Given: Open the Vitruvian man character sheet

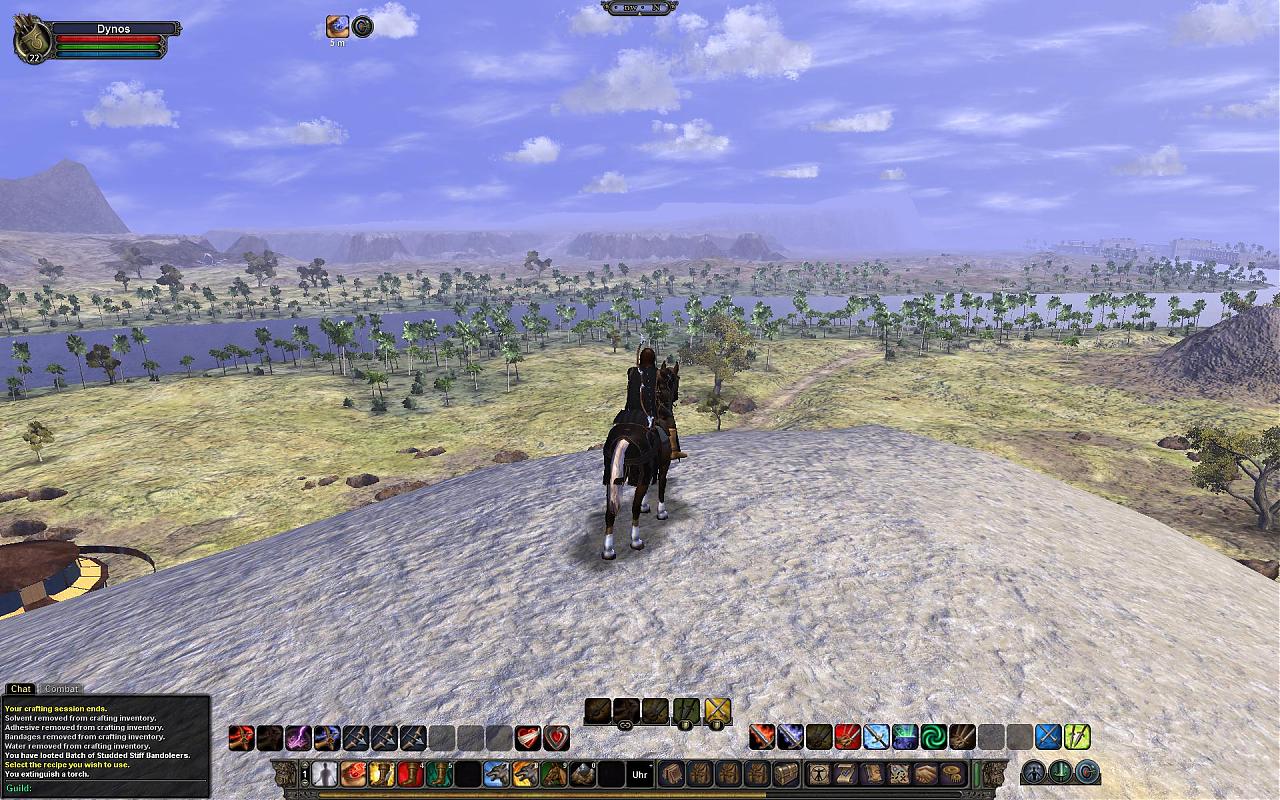Looking at the screenshot, I should [819, 774].
